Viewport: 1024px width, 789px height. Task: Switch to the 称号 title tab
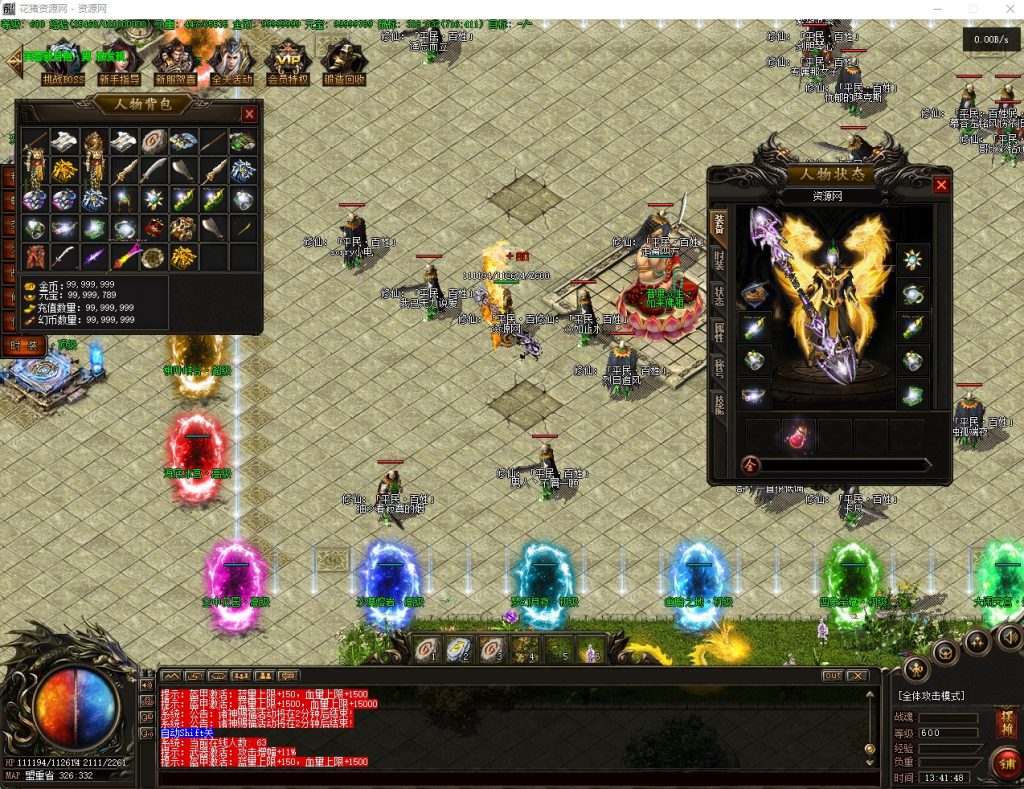(x=719, y=369)
